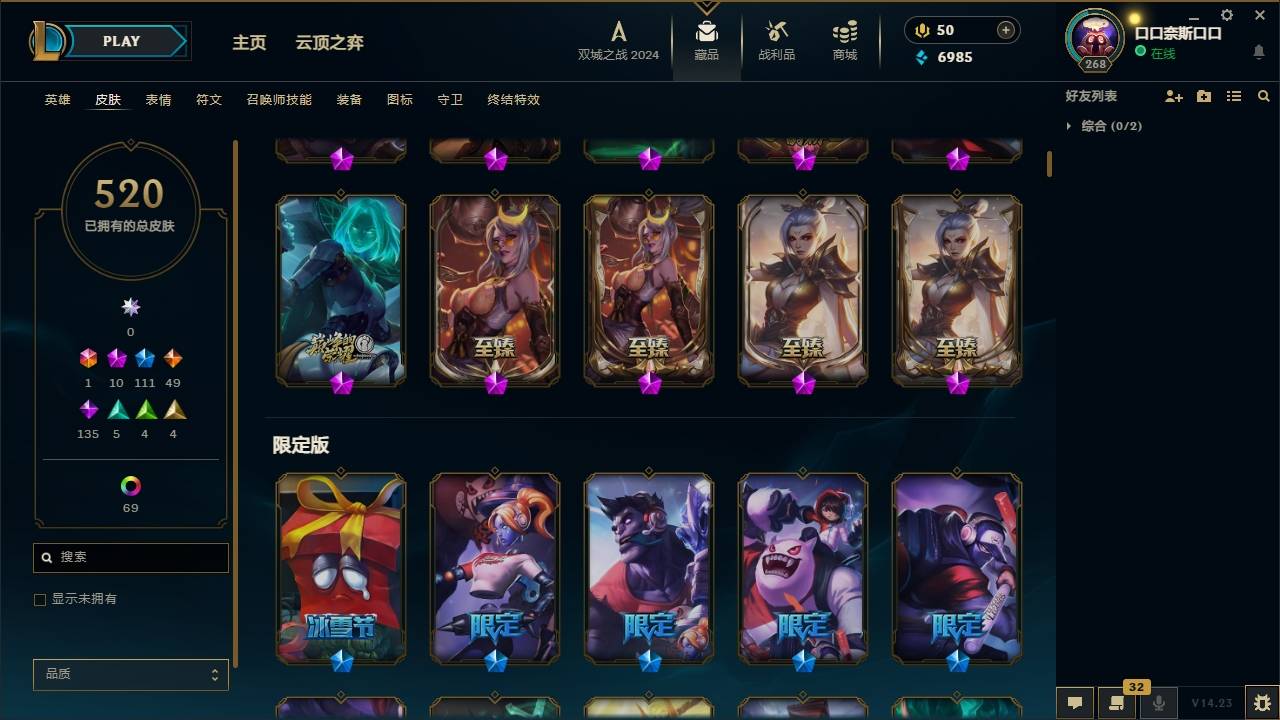Select the 冰雪节 gift-wrapped skin thumbnail
The width and height of the screenshot is (1280, 720).
[x=341, y=568]
